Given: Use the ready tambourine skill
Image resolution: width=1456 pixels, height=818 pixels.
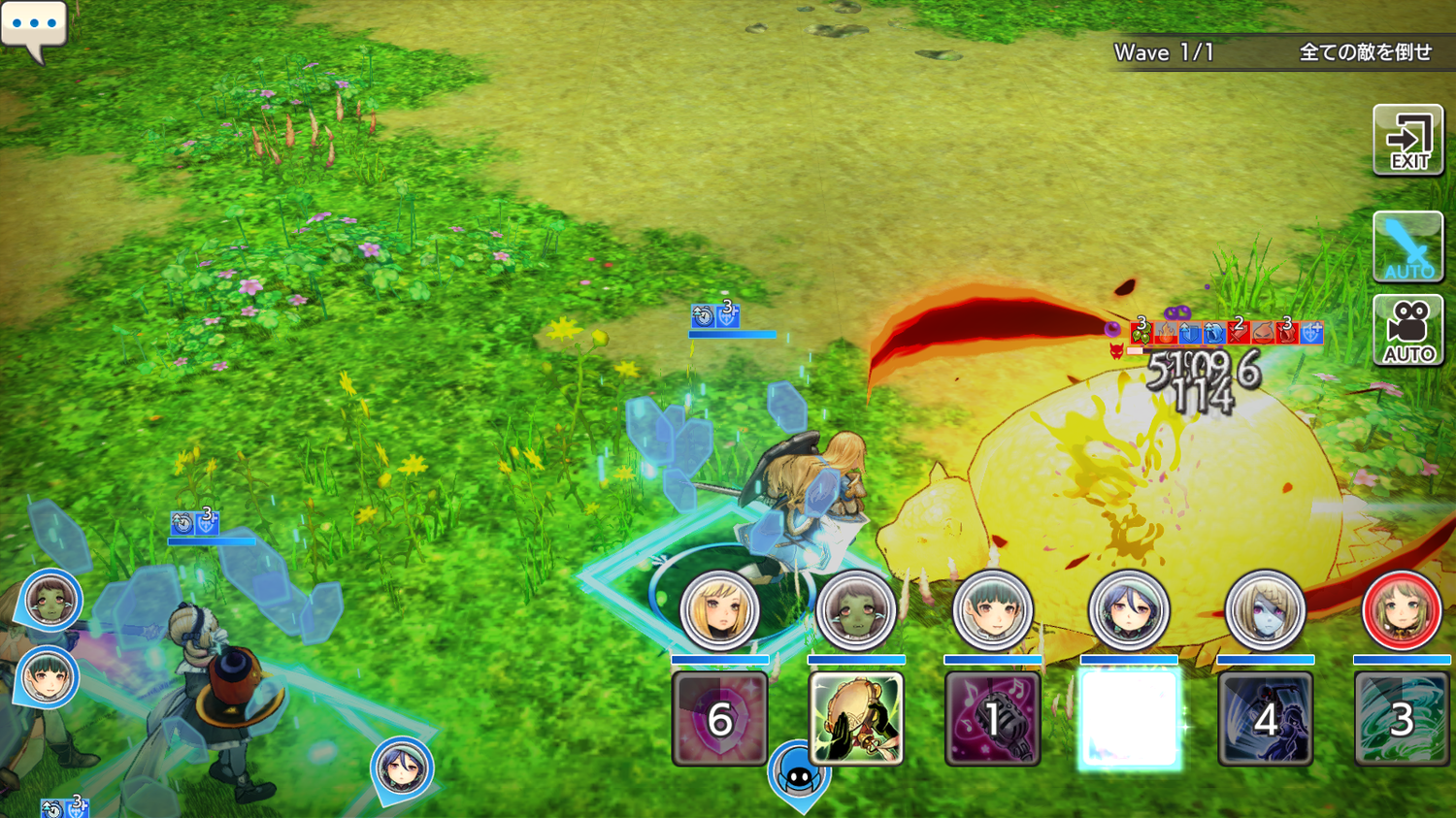Looking at the screenshot, I should click(855, 719).
